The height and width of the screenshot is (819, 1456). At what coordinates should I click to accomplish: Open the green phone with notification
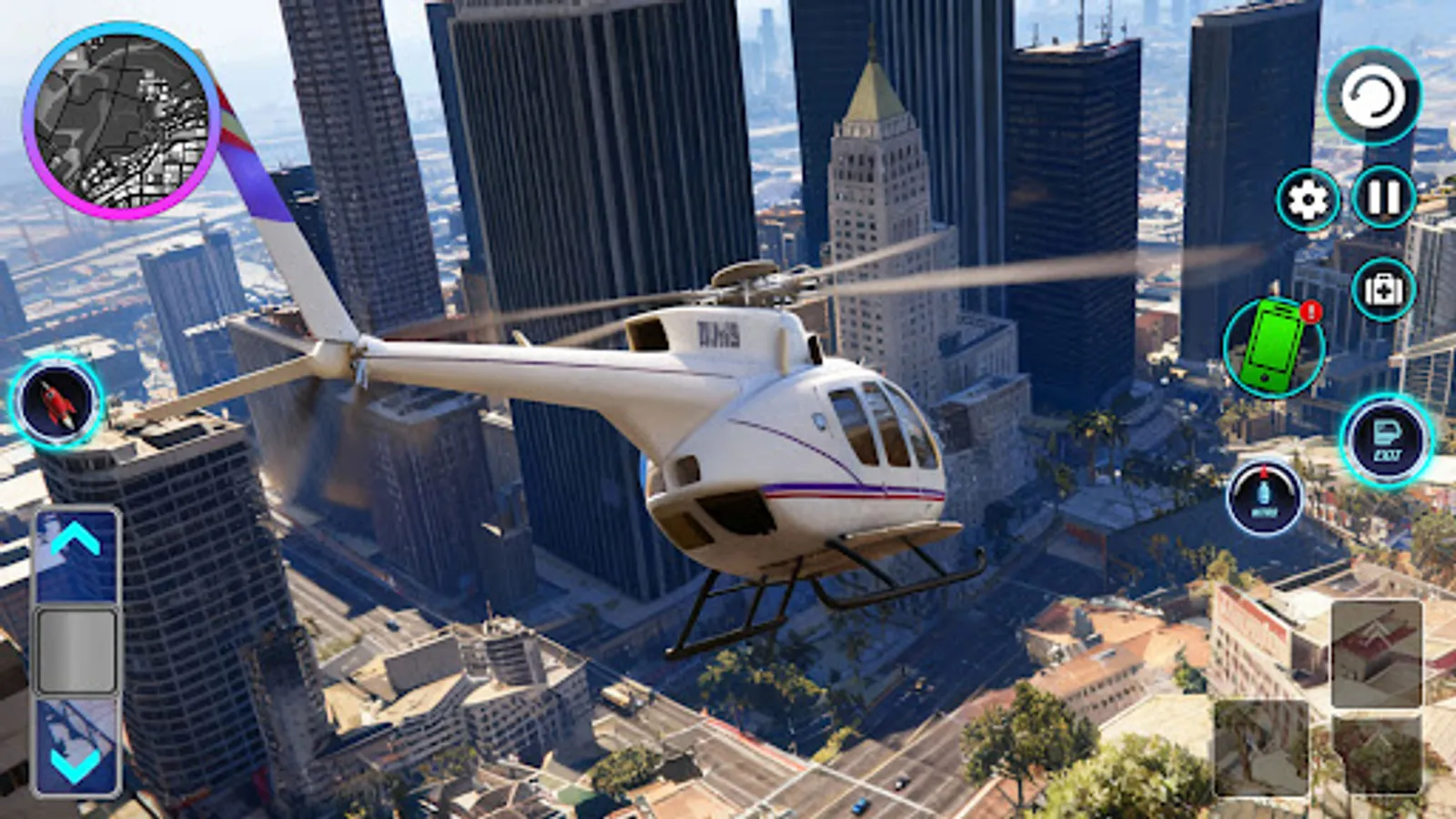[1274, 348]
